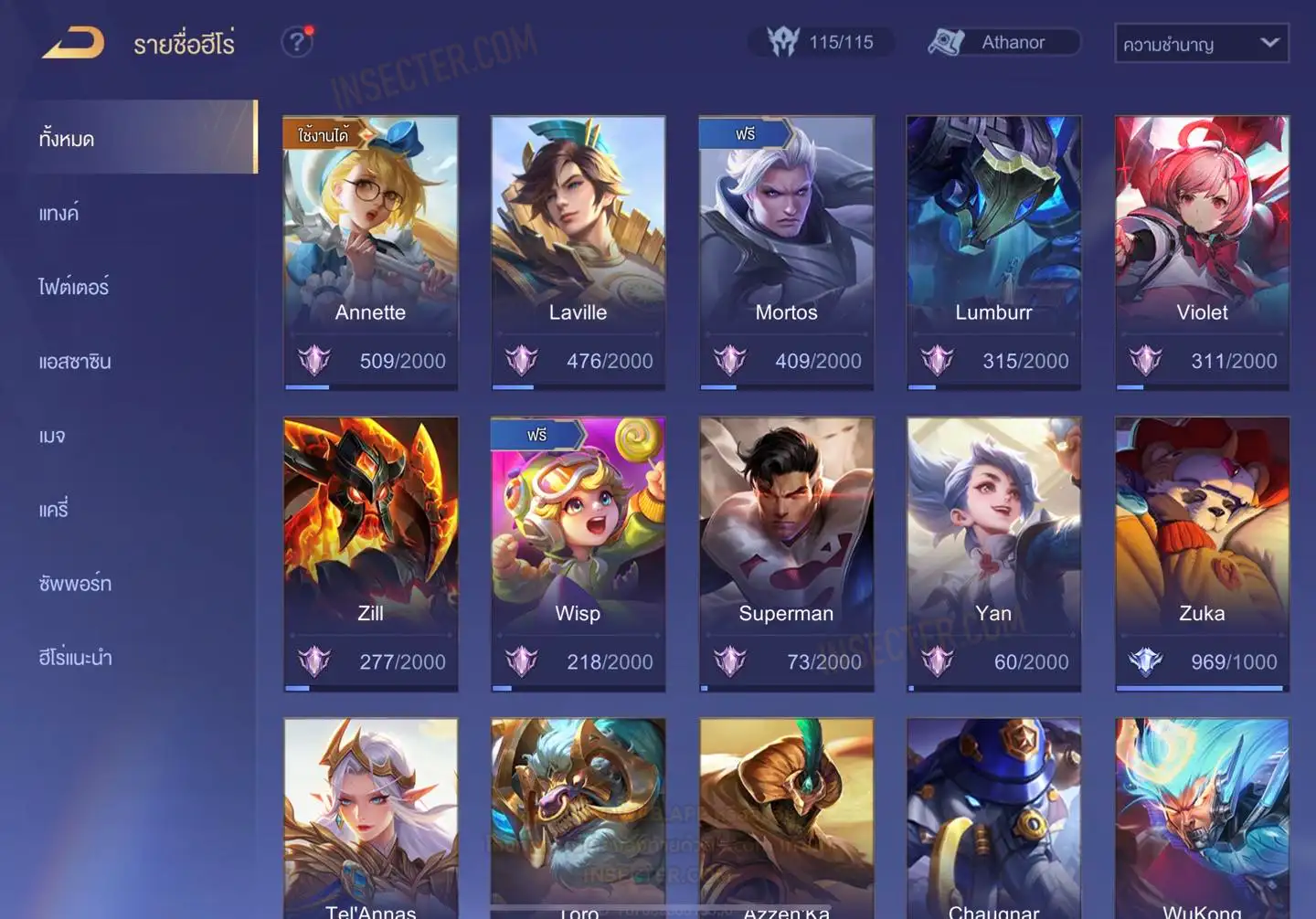1316x919 pixels.
Task: Open the ความชำนาญ sort dropdown
Action: [x=1201, y=43]
